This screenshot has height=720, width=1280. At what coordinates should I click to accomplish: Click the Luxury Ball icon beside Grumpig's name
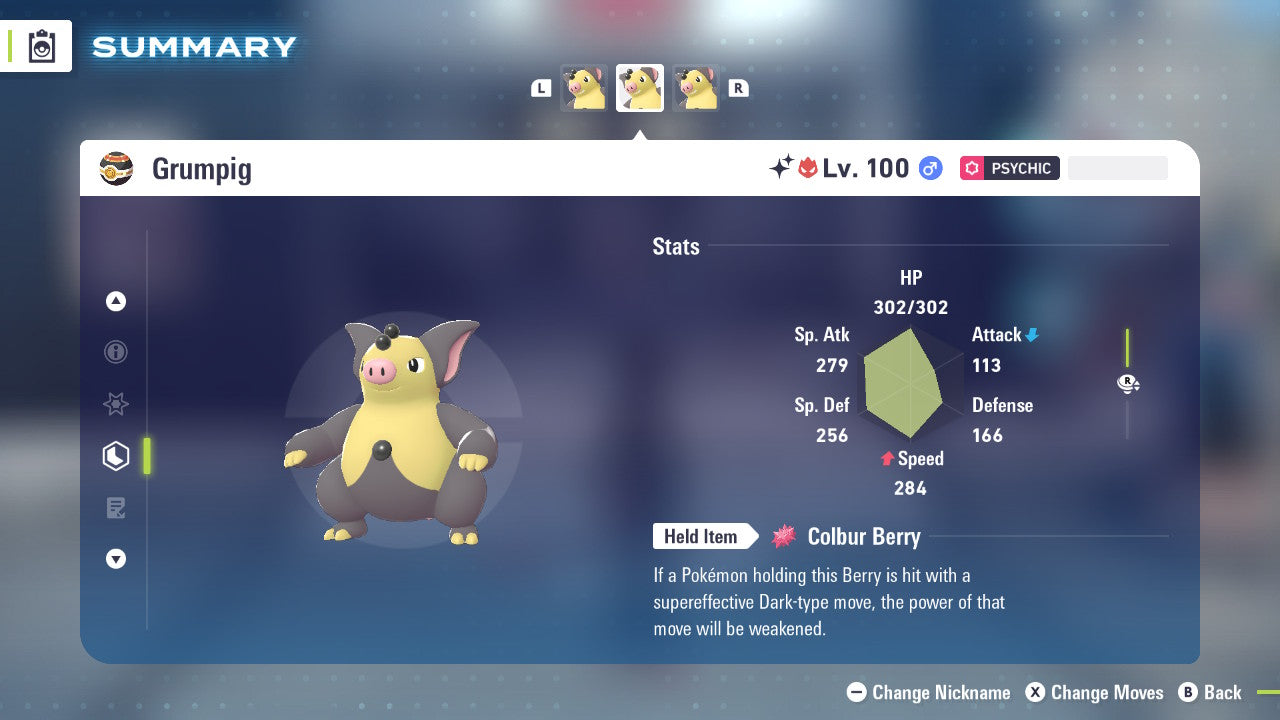click(x=117, y=168)
